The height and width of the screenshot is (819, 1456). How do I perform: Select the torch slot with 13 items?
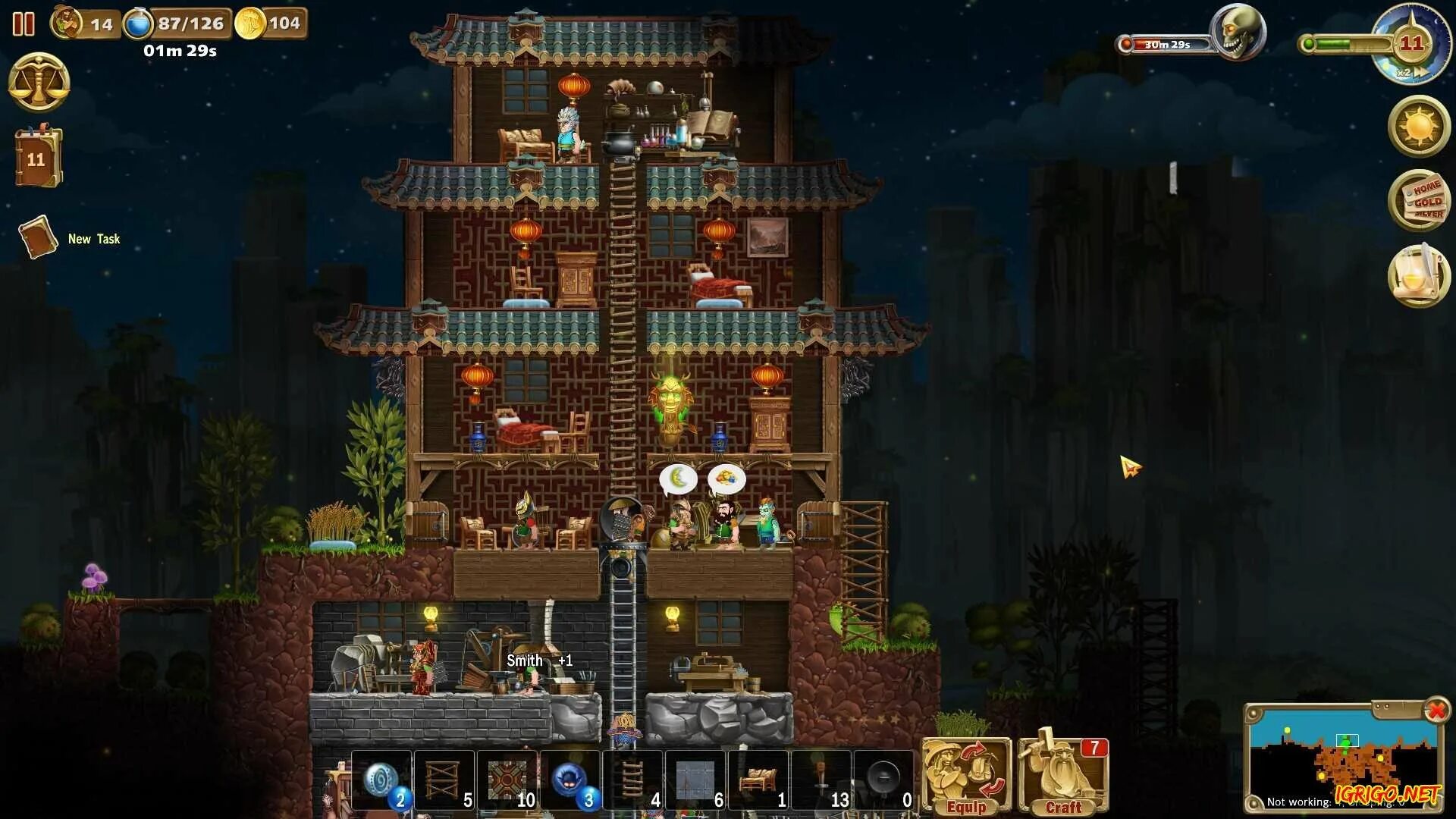(x=822, y=780)
